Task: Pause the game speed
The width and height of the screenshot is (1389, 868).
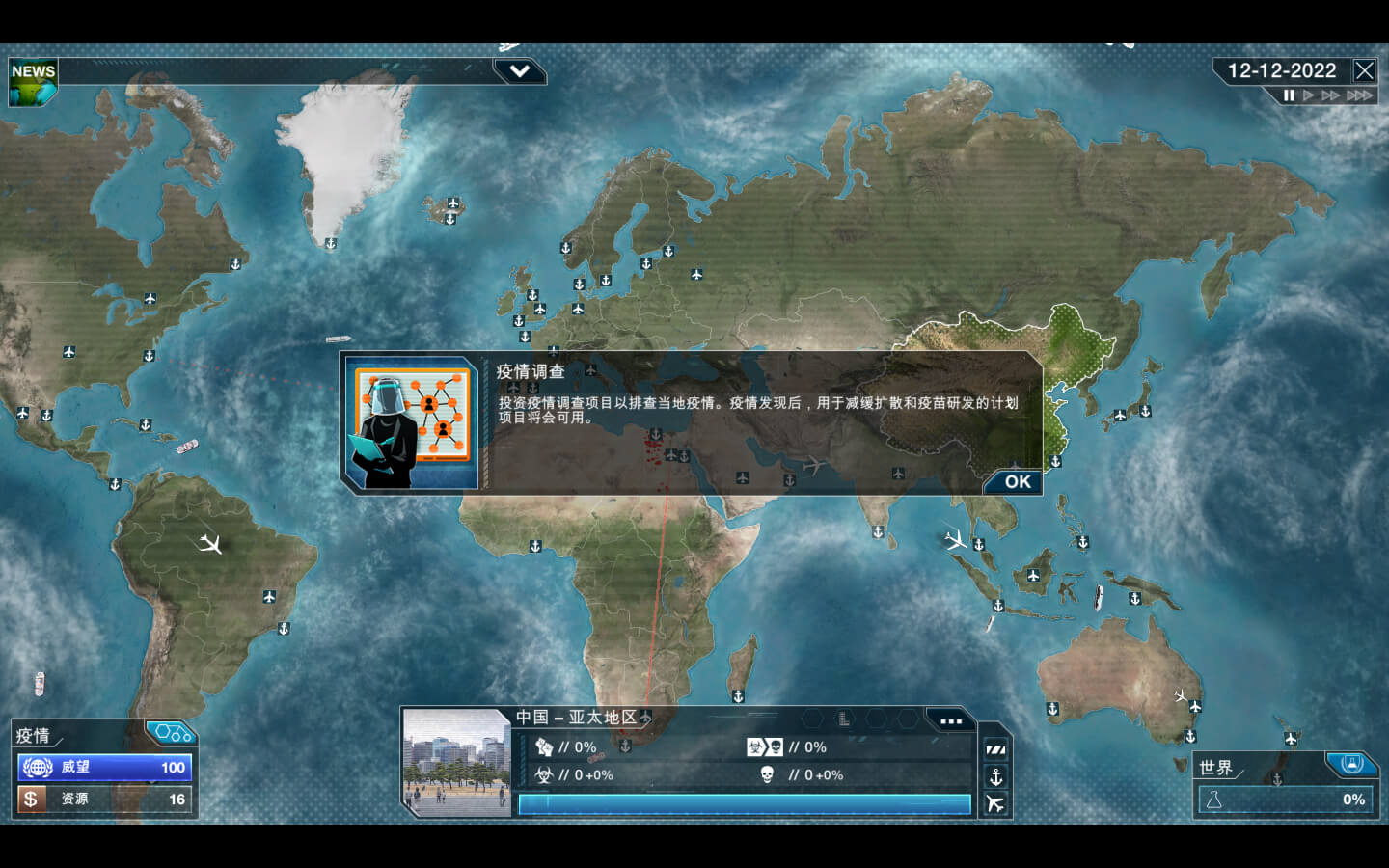Action: pos(1289,95)
